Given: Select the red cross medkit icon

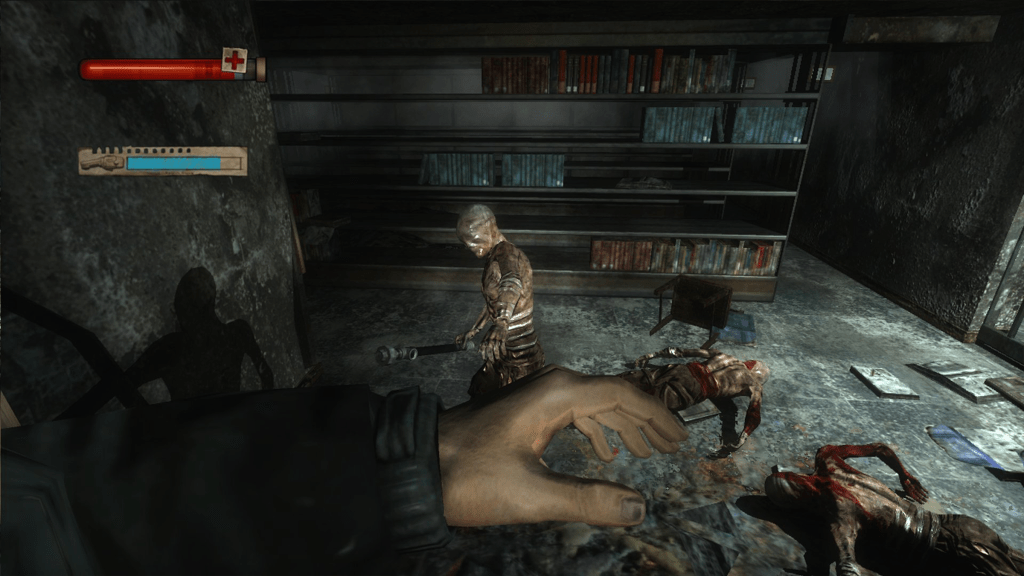Looking at the screenshot, I should click(235, 61).
